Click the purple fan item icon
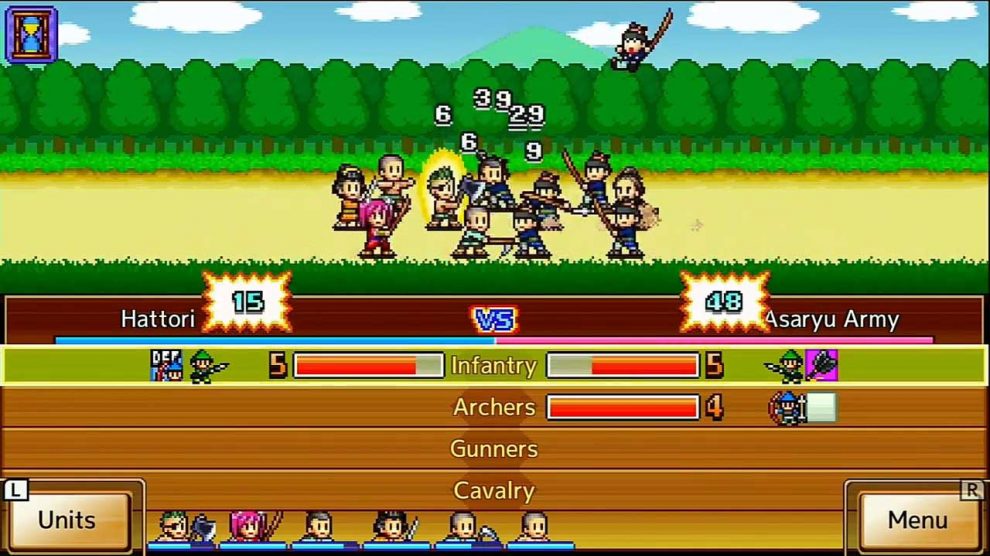Image resolution: width=990 pixels, height=556 pixels. tap(821, 365)
